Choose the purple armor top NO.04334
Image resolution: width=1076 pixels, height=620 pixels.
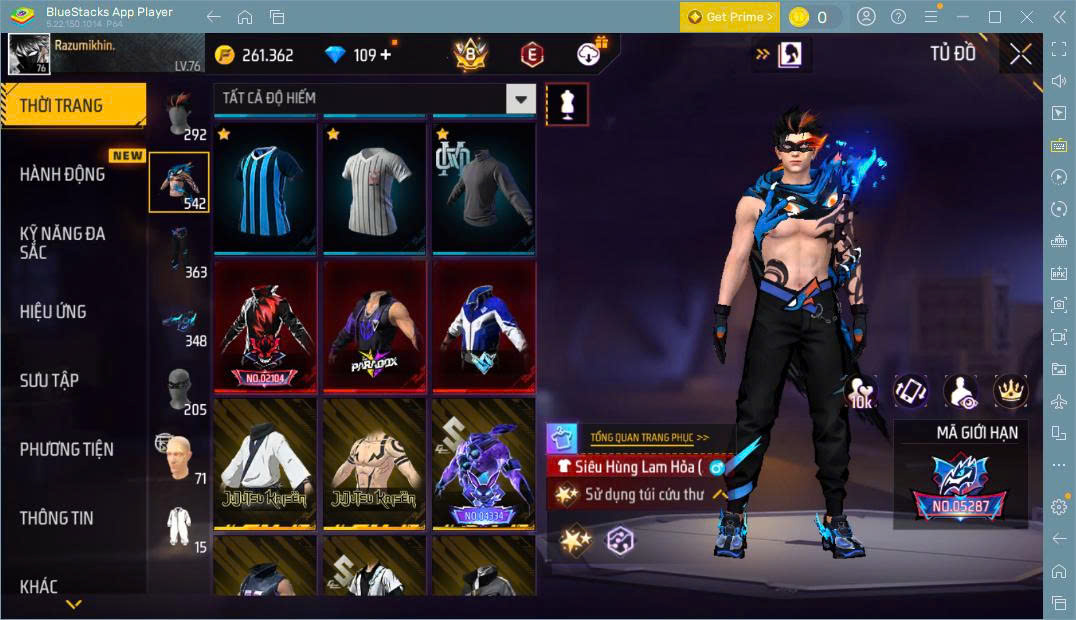483,463
